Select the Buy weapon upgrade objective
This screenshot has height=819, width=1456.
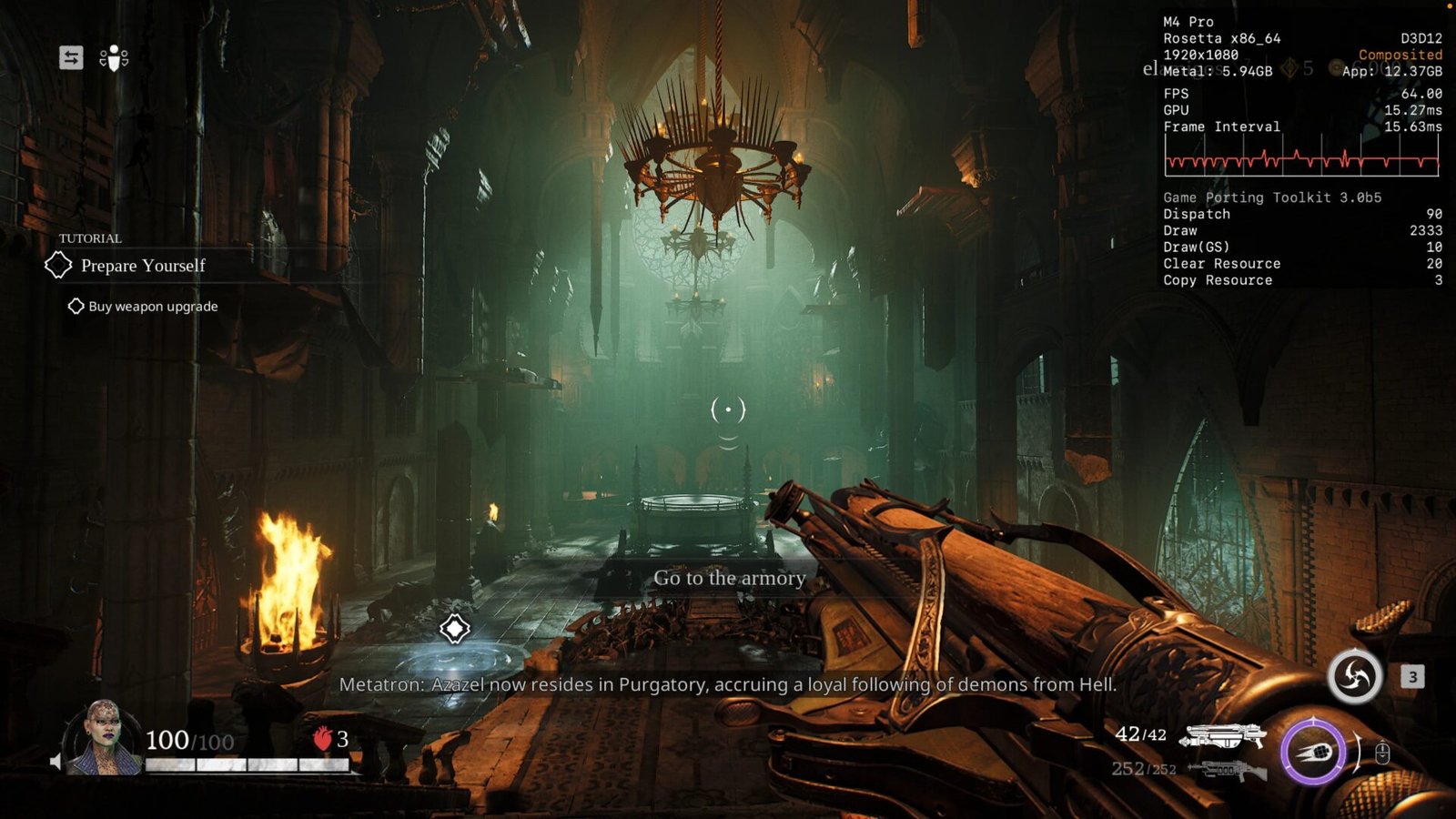(153, 307)
